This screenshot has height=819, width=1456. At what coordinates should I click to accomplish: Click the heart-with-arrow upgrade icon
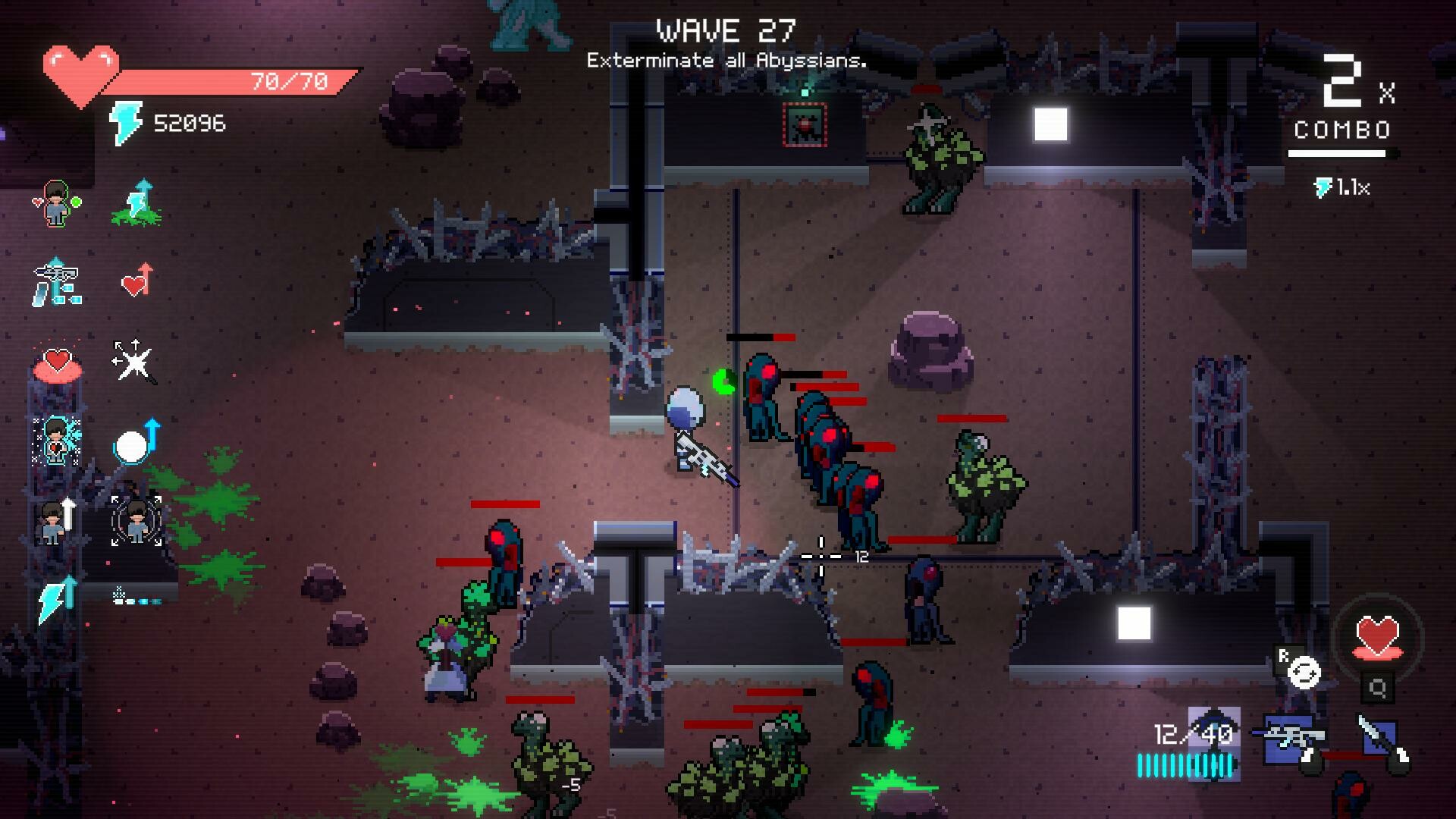click(135, 280)
